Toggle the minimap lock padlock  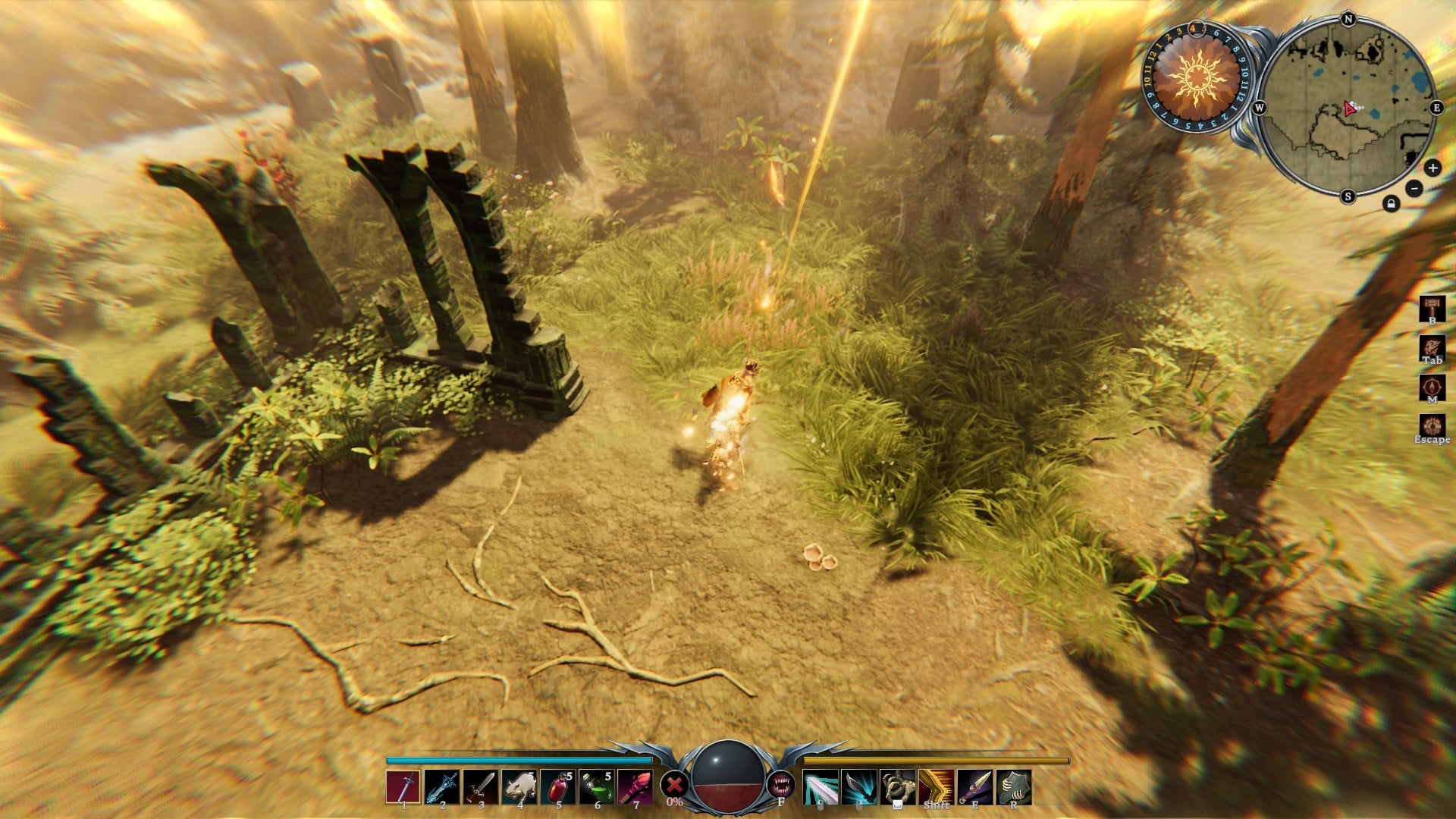pos(1390,203)
